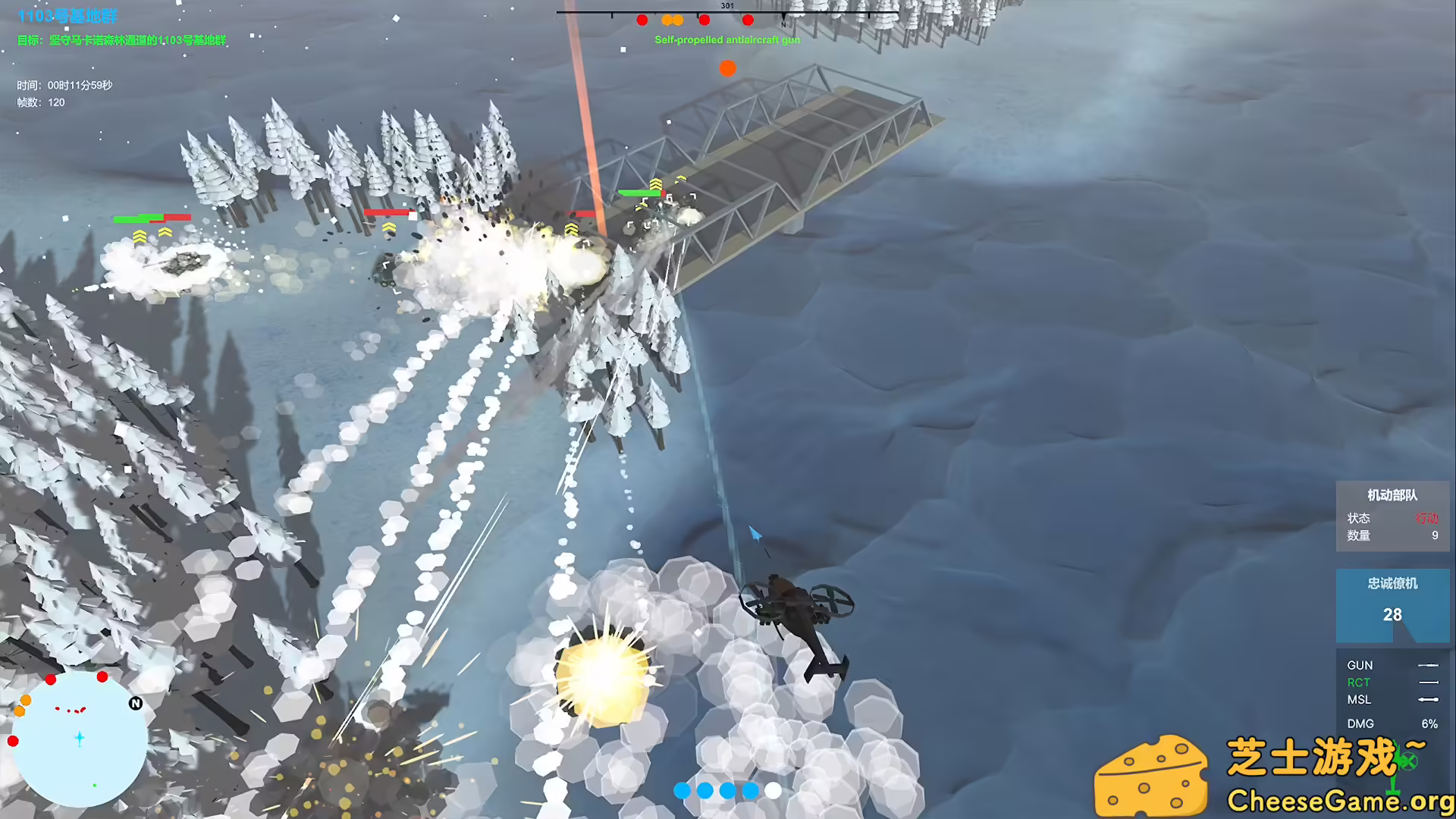Click the white countermeasure dot near the blue ones
The height and width of the screenshot is (819, 1456).
pyautogui.click(x=774, y=790)
